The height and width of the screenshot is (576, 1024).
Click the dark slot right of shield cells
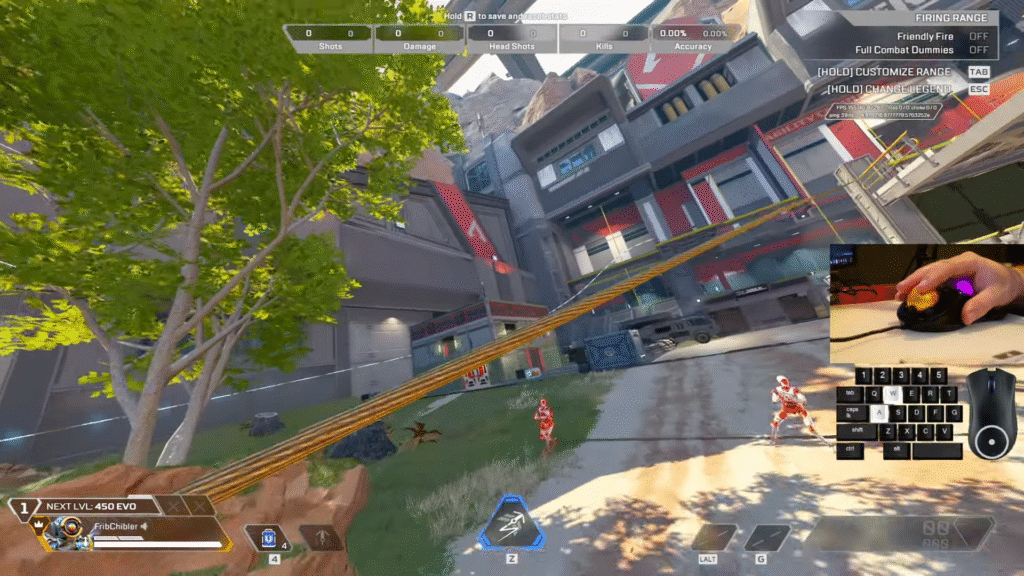click(321, 538)
